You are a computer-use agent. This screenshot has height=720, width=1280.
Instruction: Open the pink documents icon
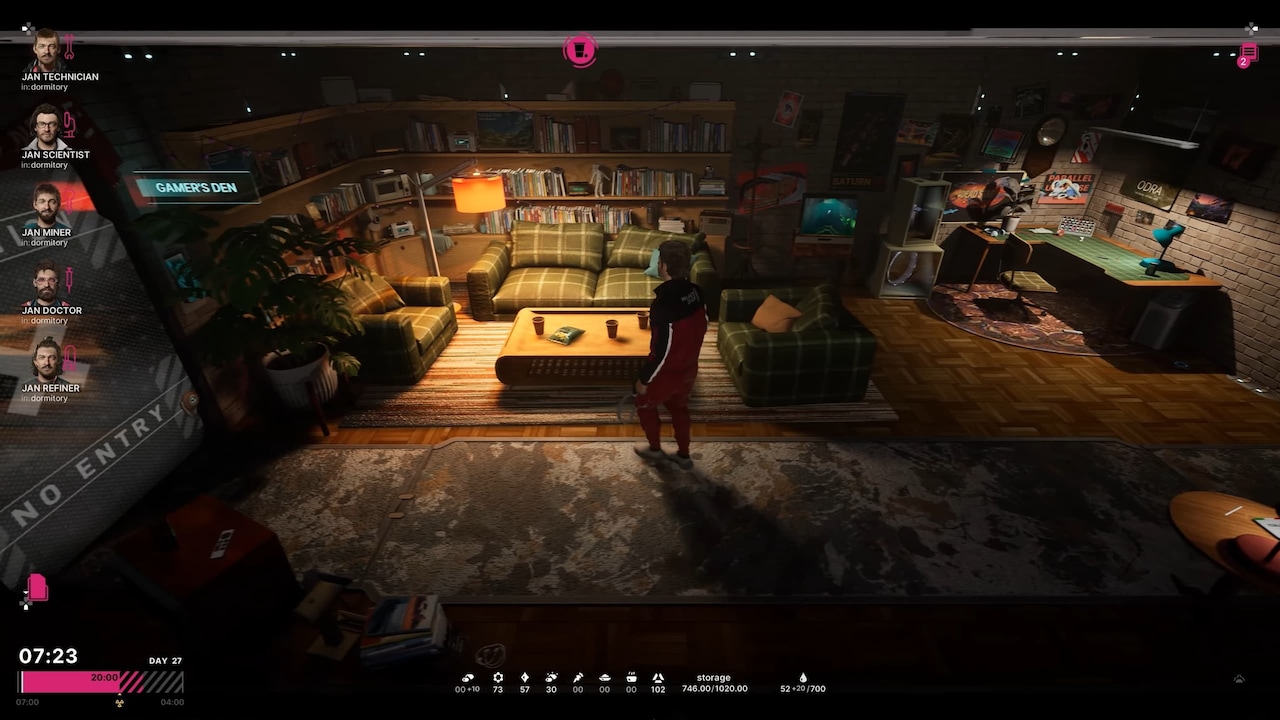point(38,587)
